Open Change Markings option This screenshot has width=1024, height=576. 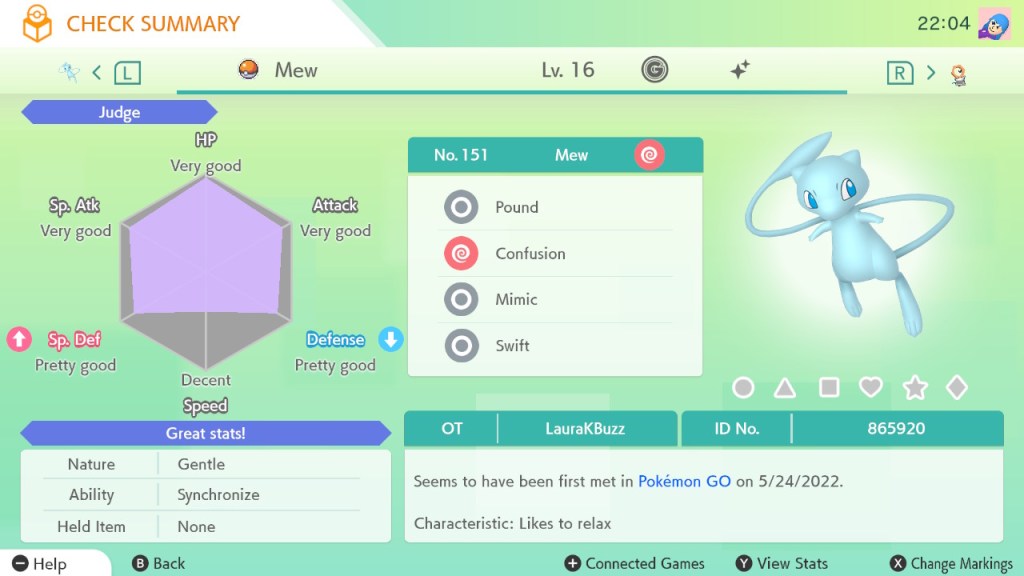tap(951, 563)
